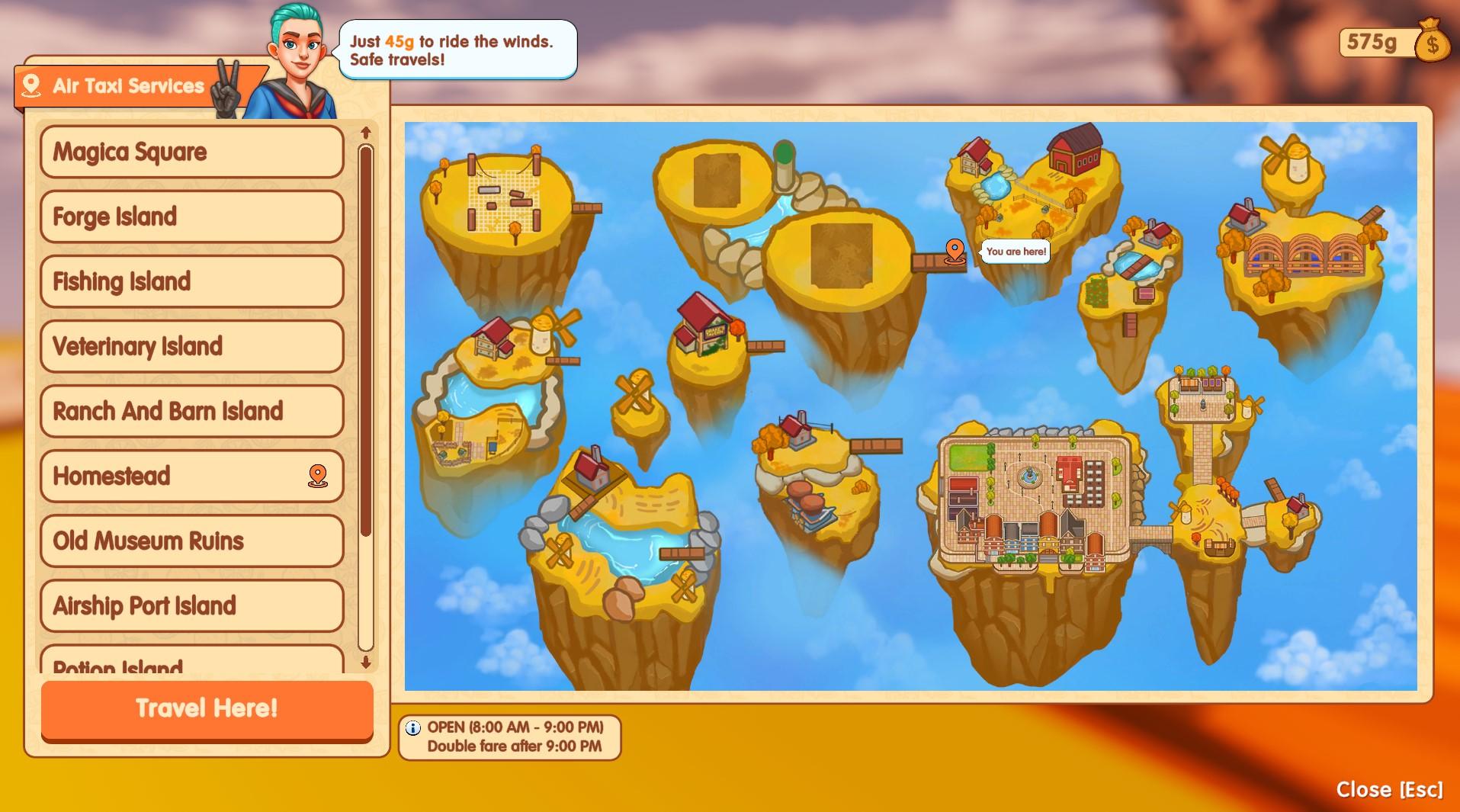Screen dimensions: 1460x812
Task: Select Ranch And Barn Island entry
Action: click(x=191, y=411)
